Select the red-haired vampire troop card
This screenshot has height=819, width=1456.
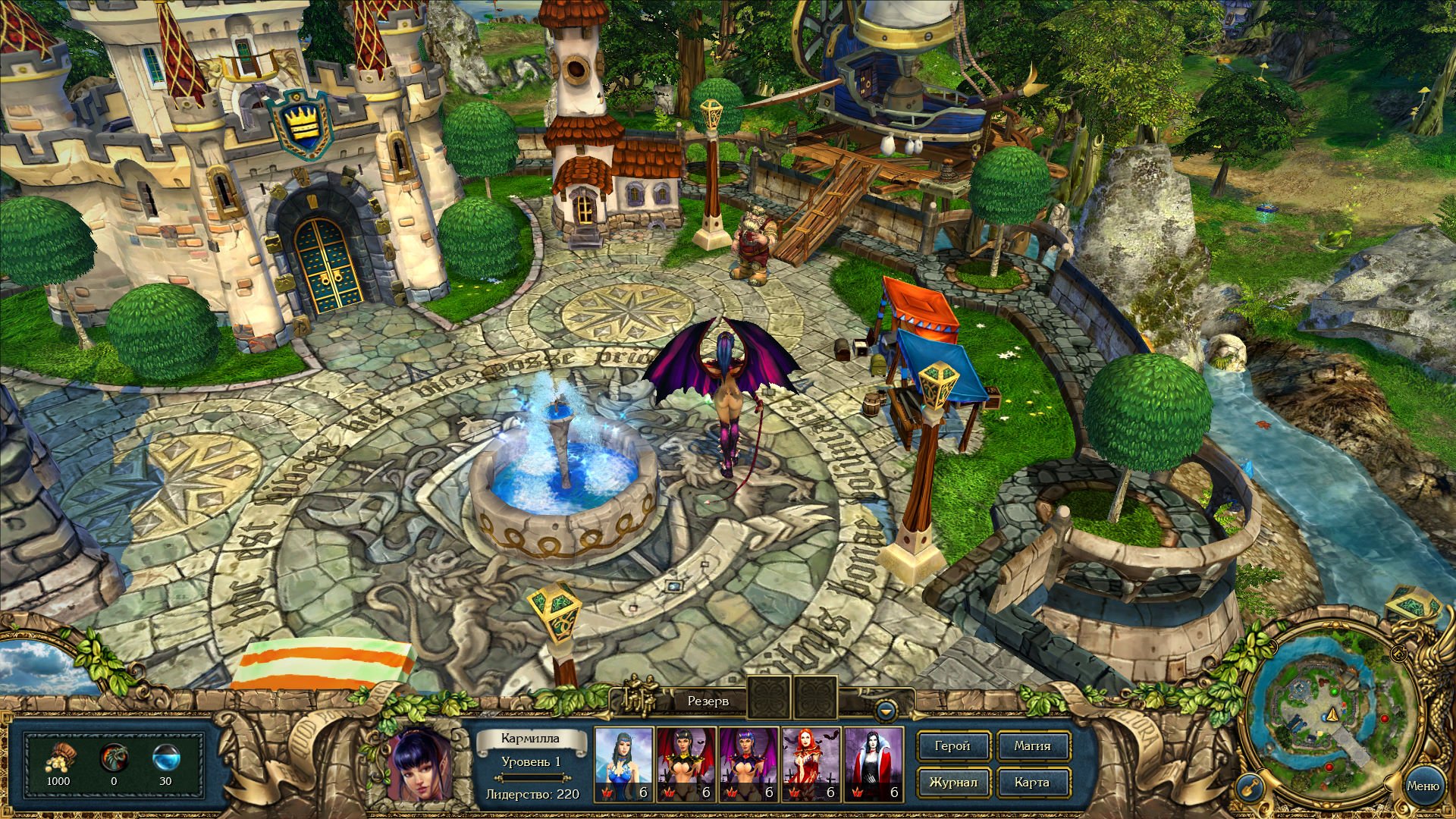(x=811, y=764)
